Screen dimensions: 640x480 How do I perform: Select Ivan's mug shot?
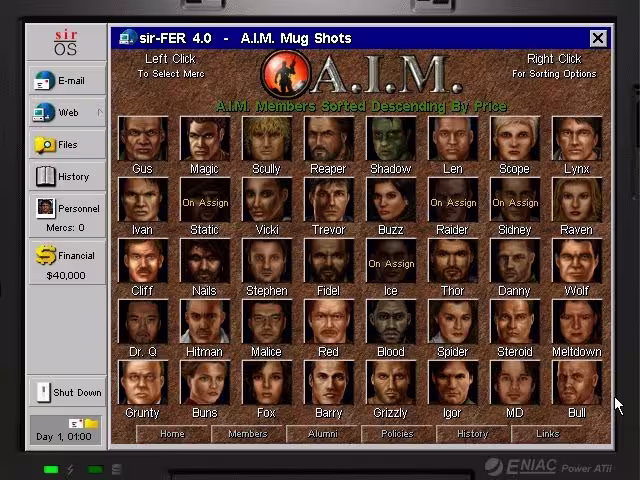click(142, 200)
